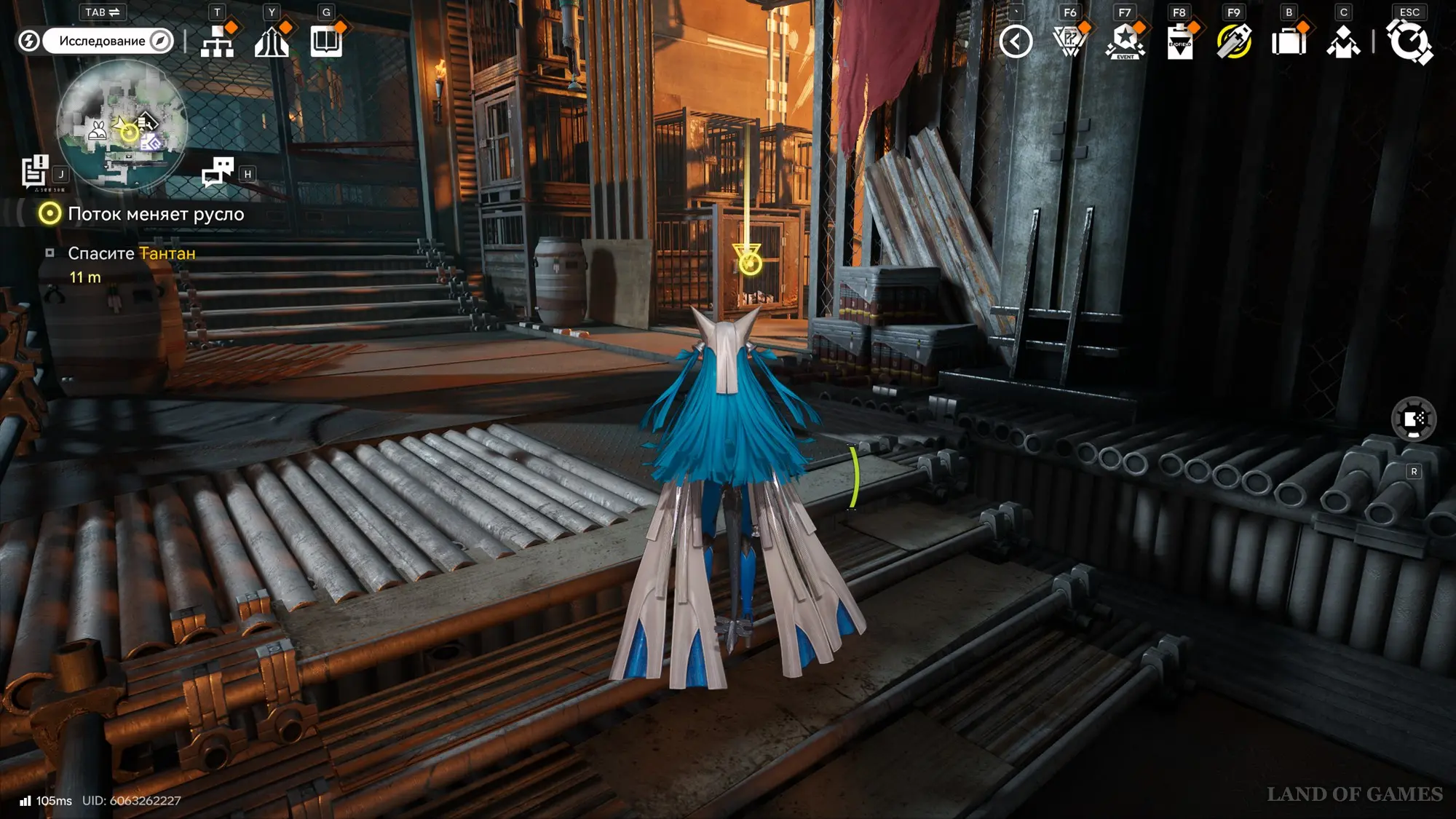Image resolution: width=1456 pixels, height=819 pixels.
Task: Open the Endfield clipboard icon
Action: tap(1179, 41)
